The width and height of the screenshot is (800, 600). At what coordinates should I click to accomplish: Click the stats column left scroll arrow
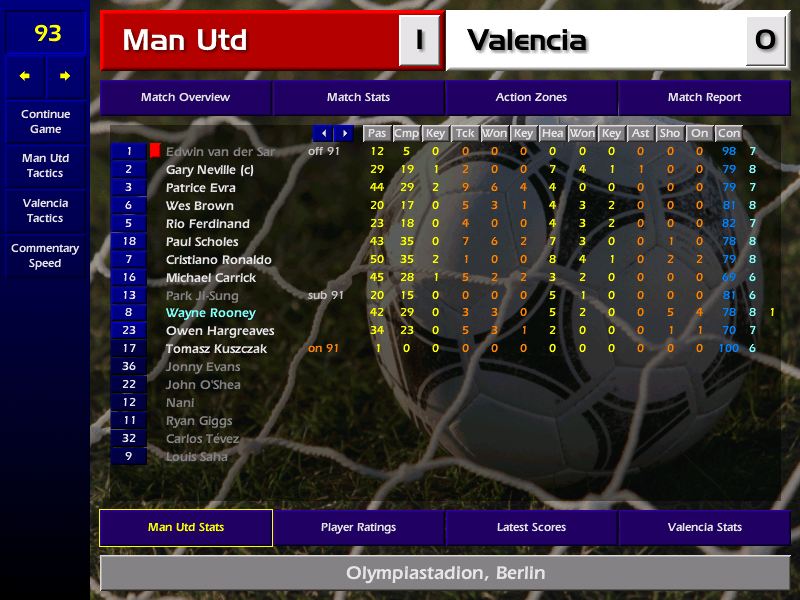click(323, 133)
